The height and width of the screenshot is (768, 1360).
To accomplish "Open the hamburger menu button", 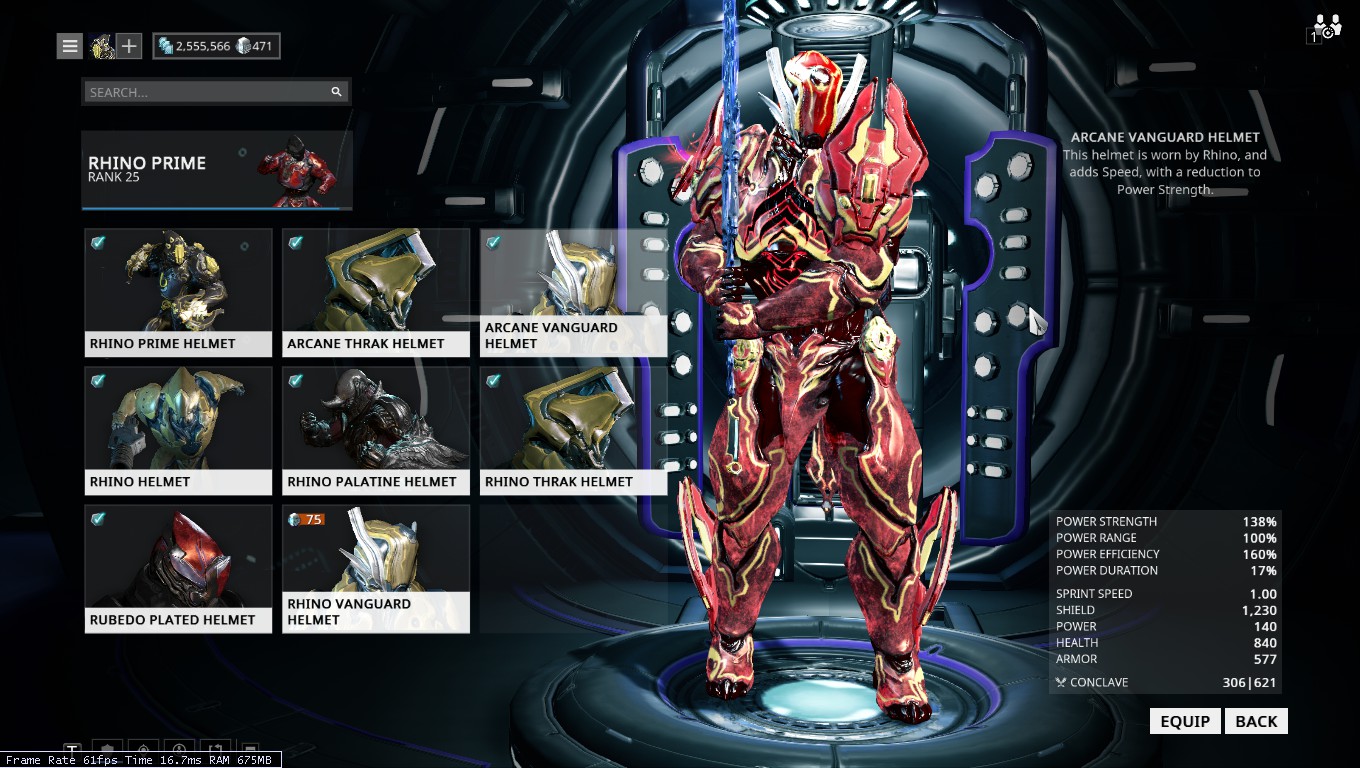I will [x=69, y=45].
